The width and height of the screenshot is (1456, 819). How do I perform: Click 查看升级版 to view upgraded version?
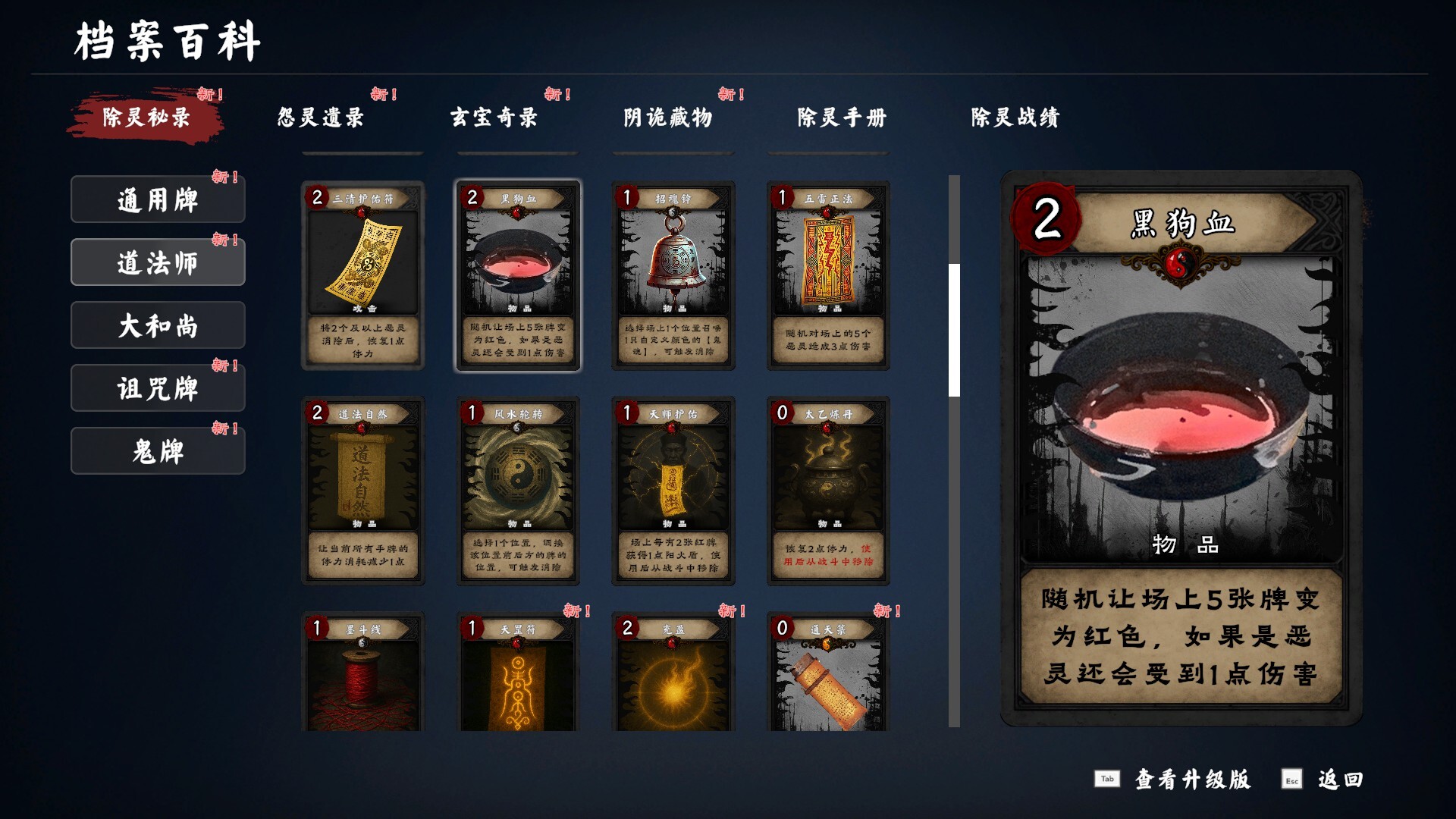pos(1191,780)
